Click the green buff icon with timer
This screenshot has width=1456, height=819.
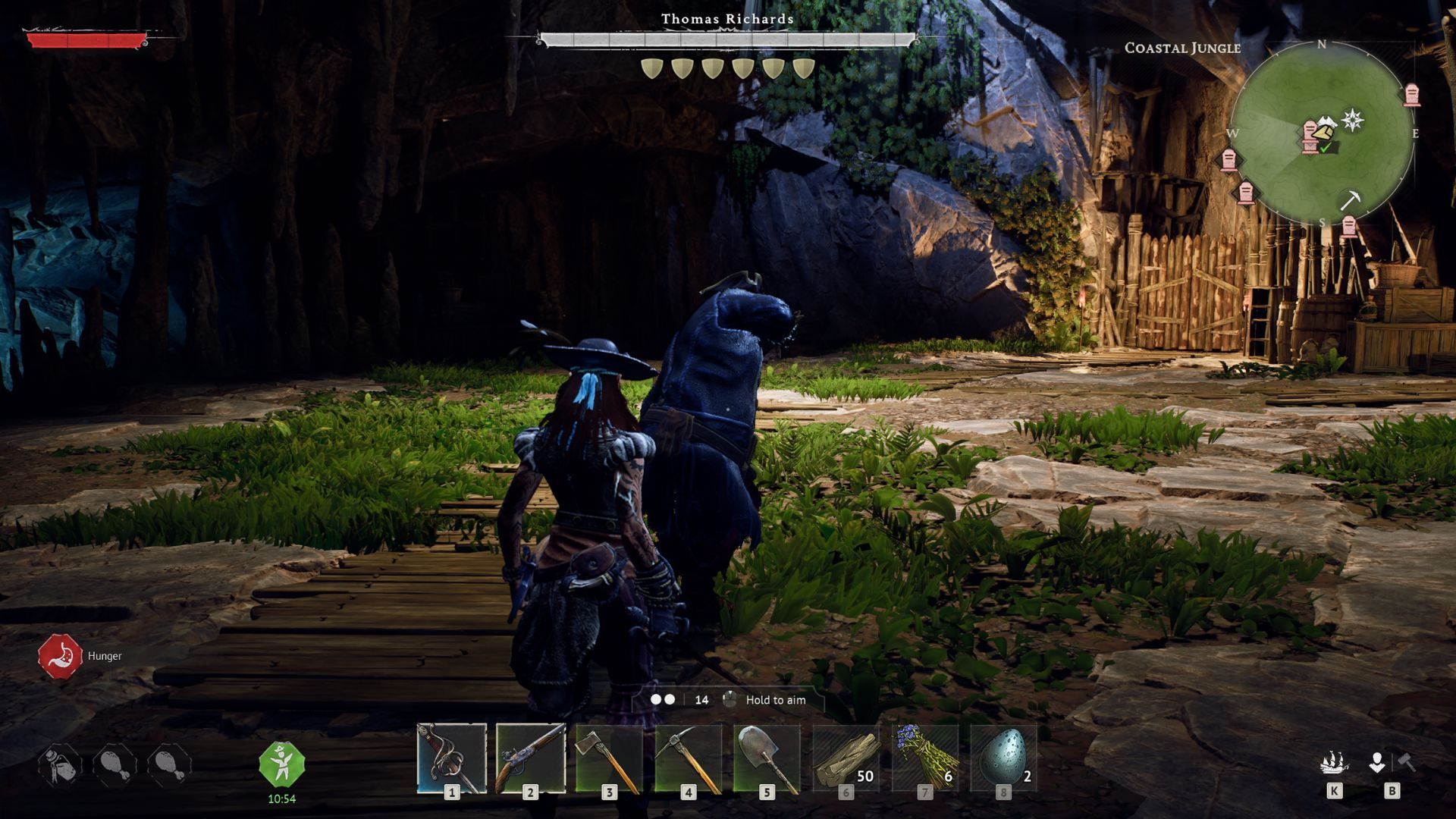click(x=281, y=764)
